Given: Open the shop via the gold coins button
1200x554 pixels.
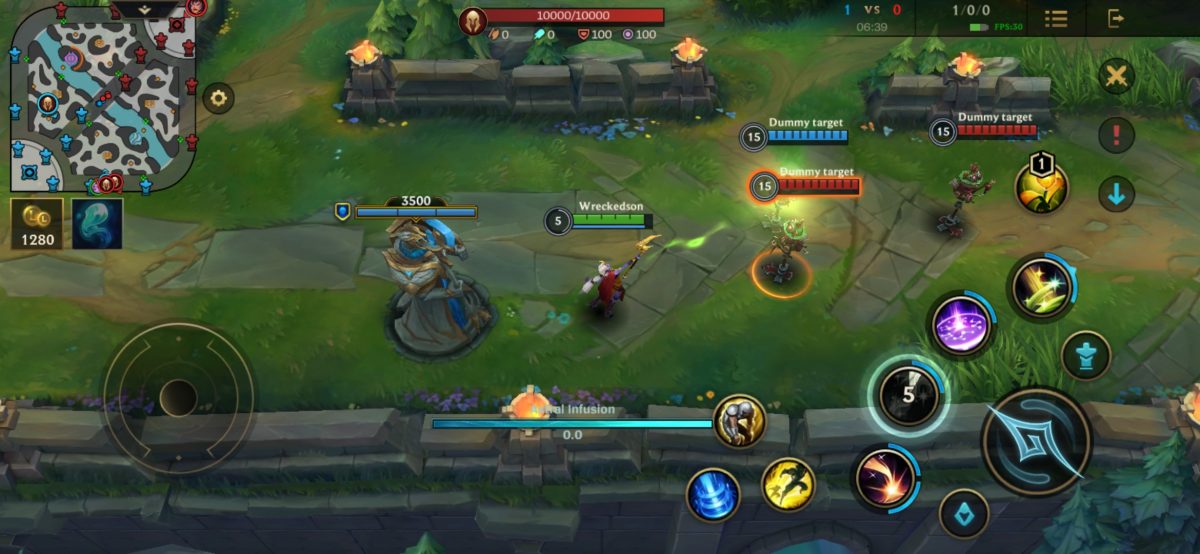Looking at the screenshot, I should [x=37, y=223].
